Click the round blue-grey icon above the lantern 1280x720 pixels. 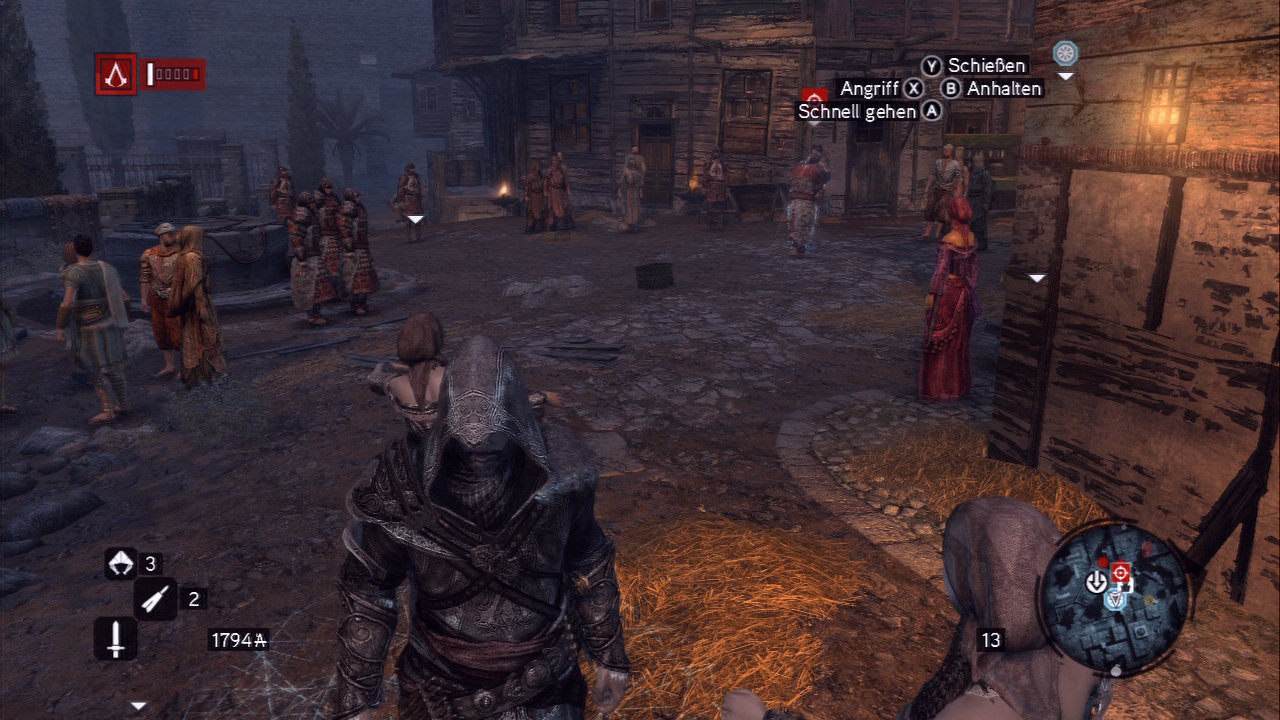tap(1065, 53)
